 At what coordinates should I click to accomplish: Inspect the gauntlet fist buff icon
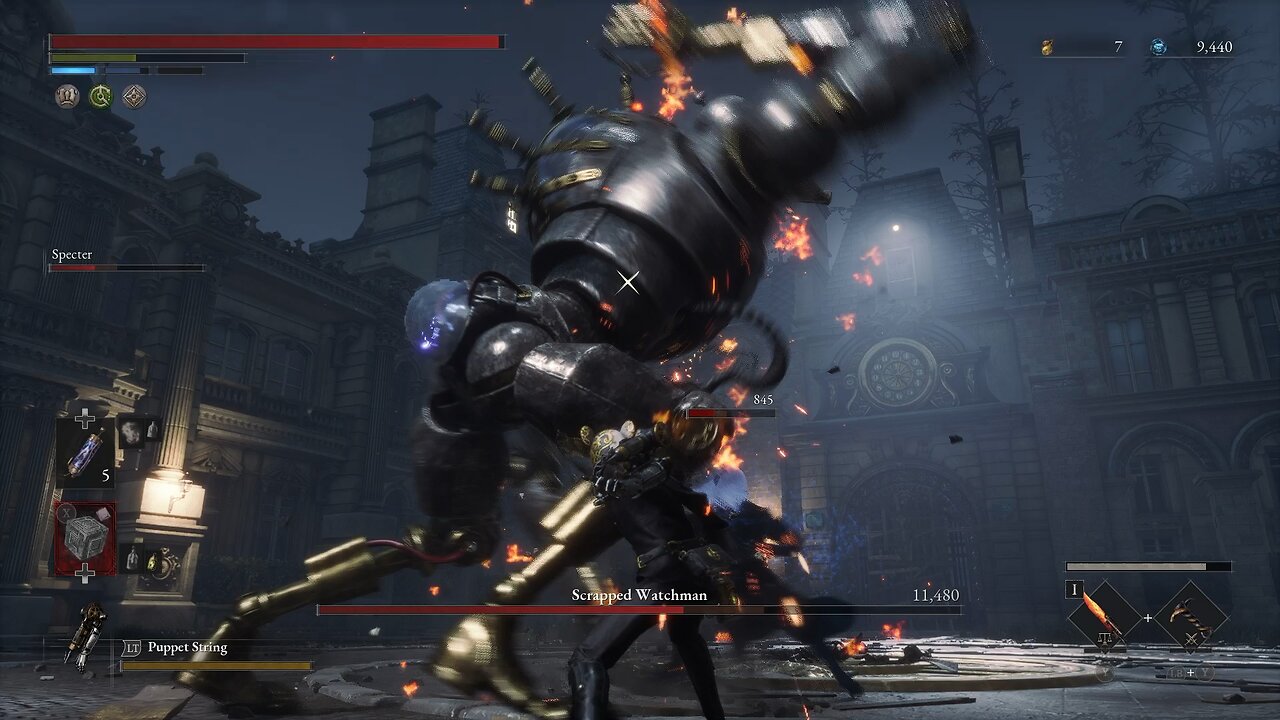coord(67,96)
